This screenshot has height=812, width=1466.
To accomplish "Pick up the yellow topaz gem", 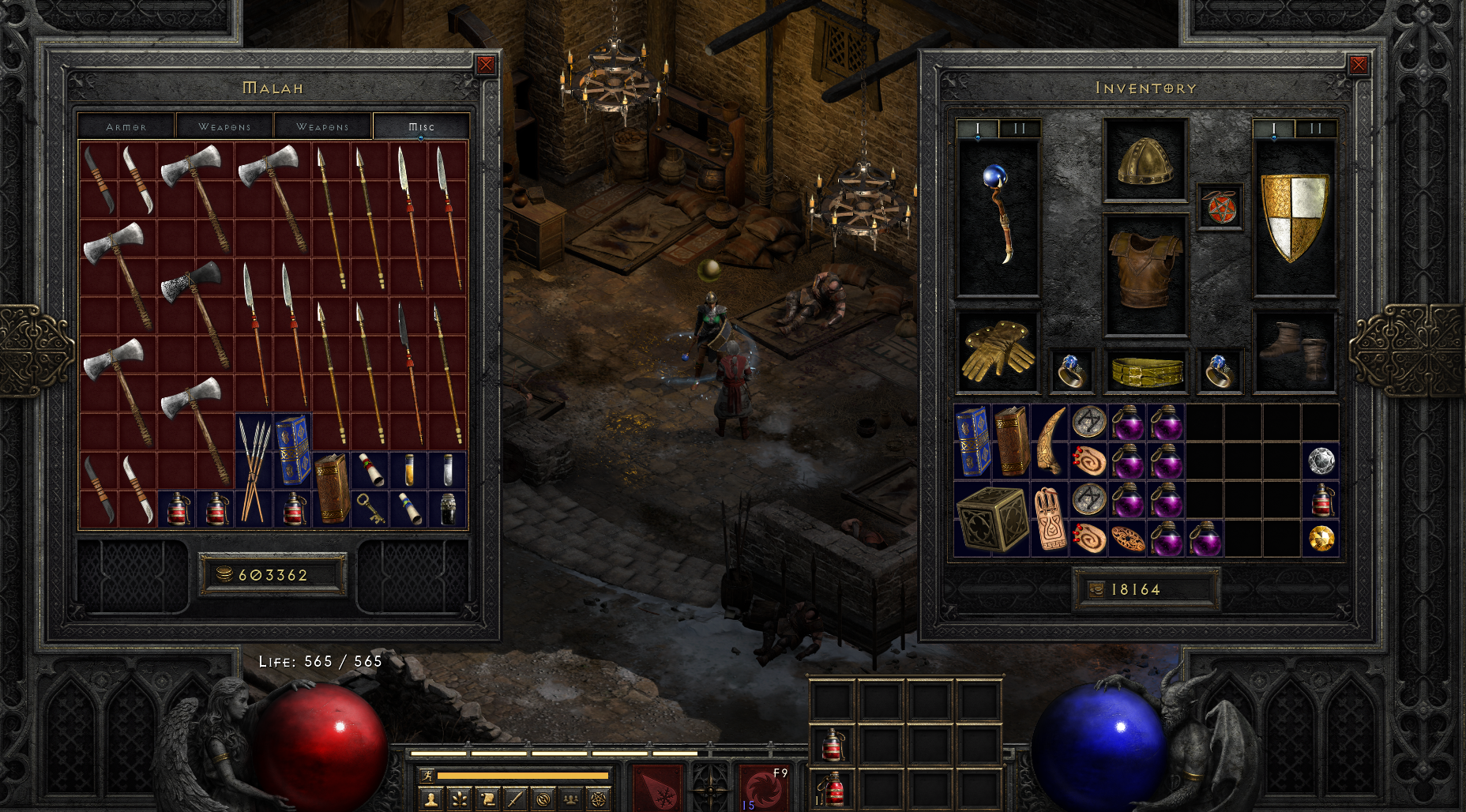I will point(1321,539).
